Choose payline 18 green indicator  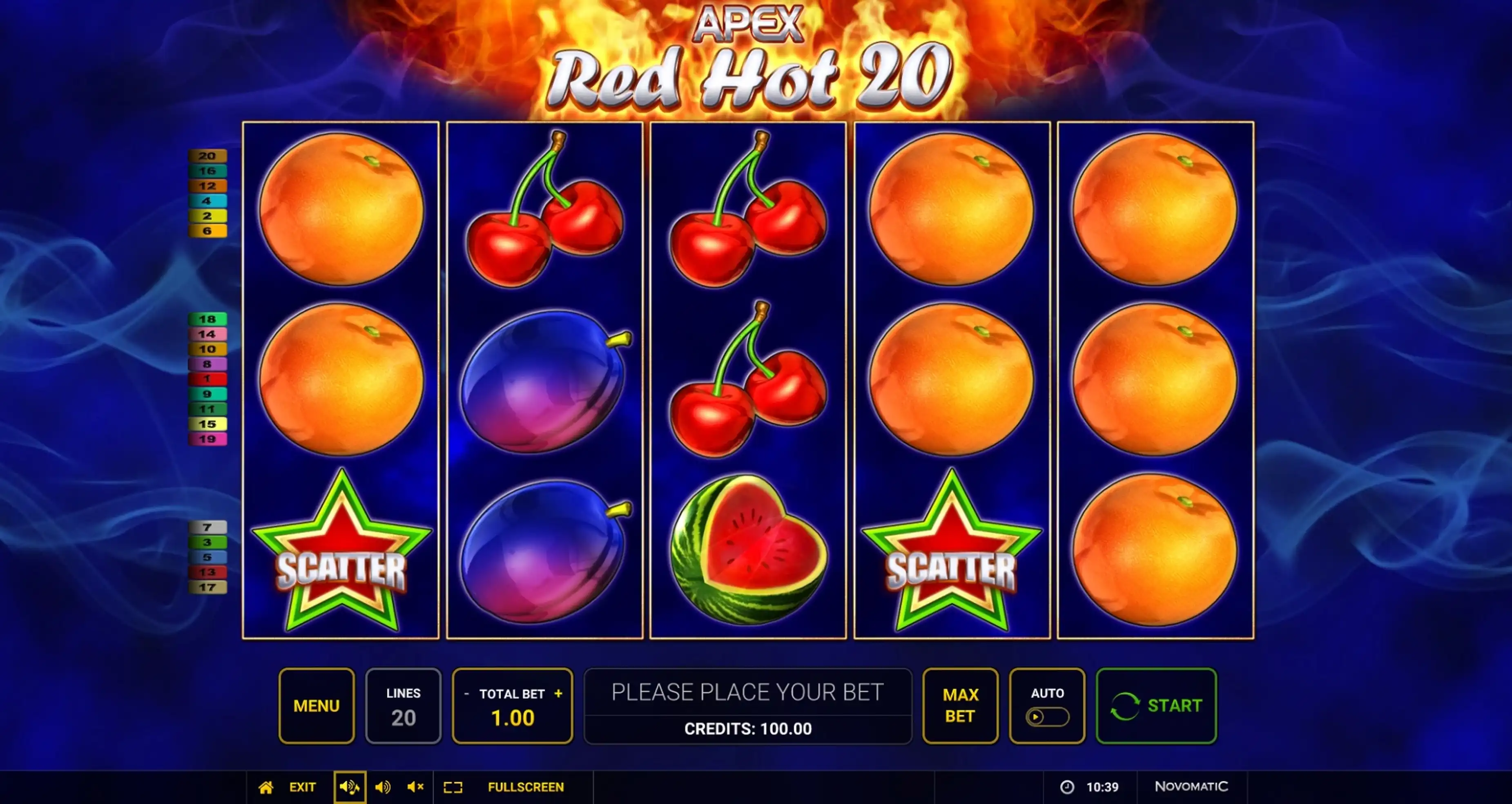coord(207,319)
